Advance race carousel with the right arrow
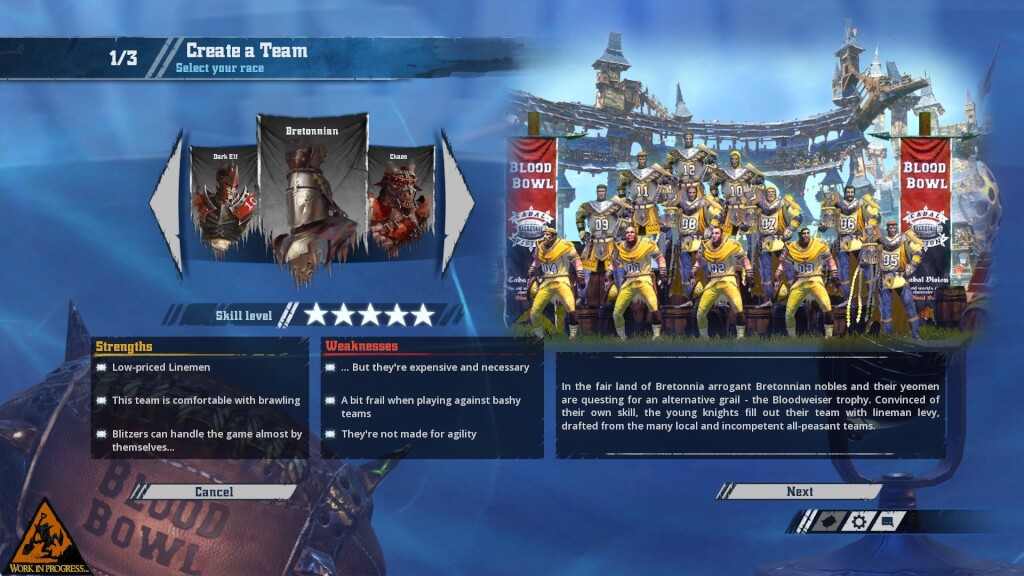Viewport: 1024px width, 576px height. 456,203
